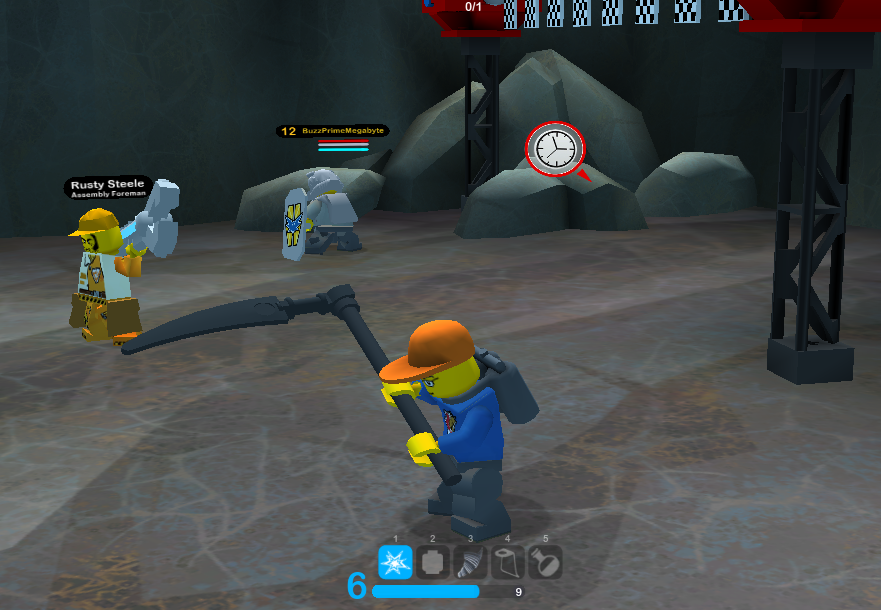881x610 pixels.
Task: Select the neck gear slot numbered 4
Action: (x=507, y=562)
